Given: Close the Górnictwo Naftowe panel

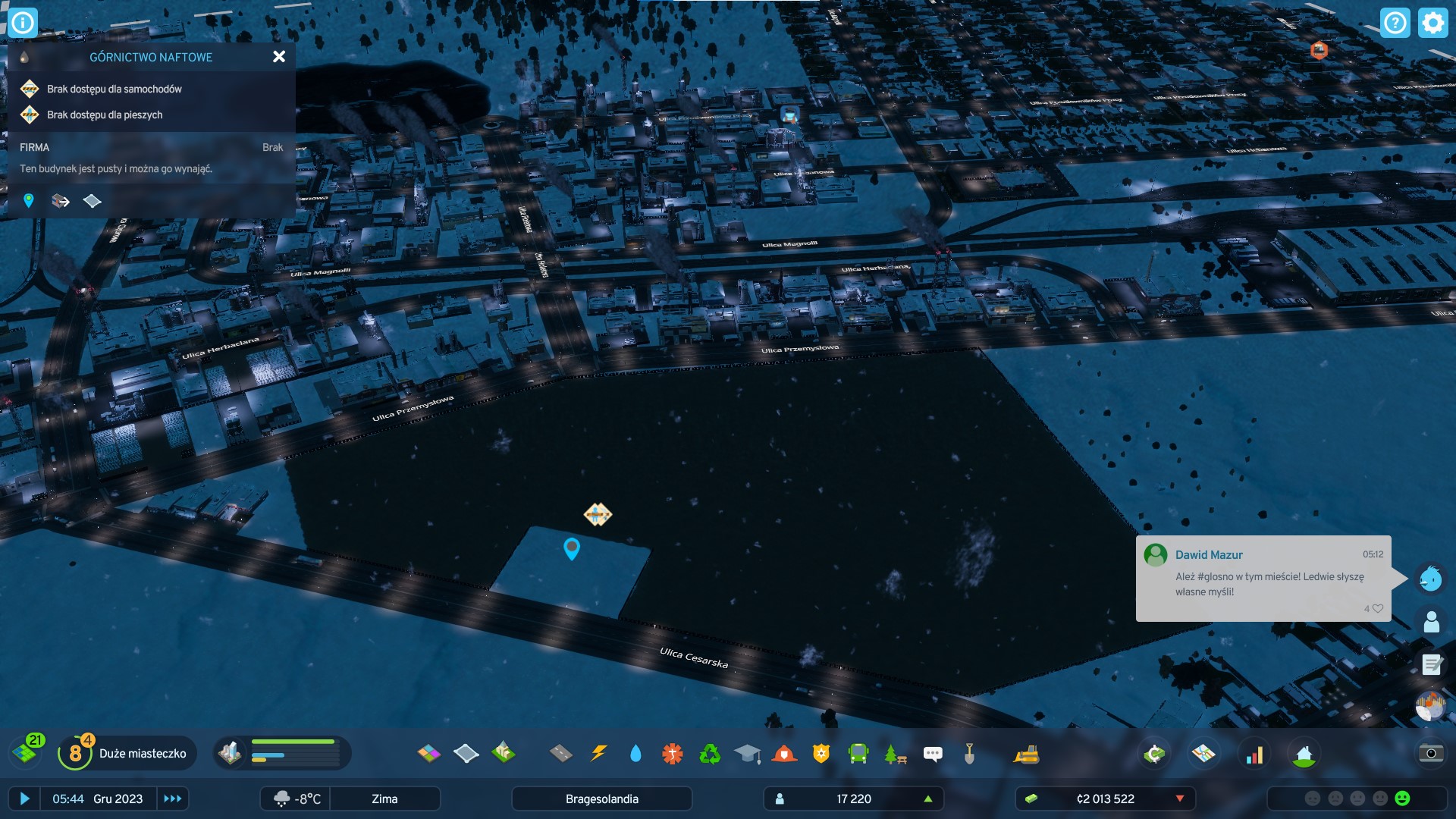Looking at the screenshot, I should click(279, 56).
